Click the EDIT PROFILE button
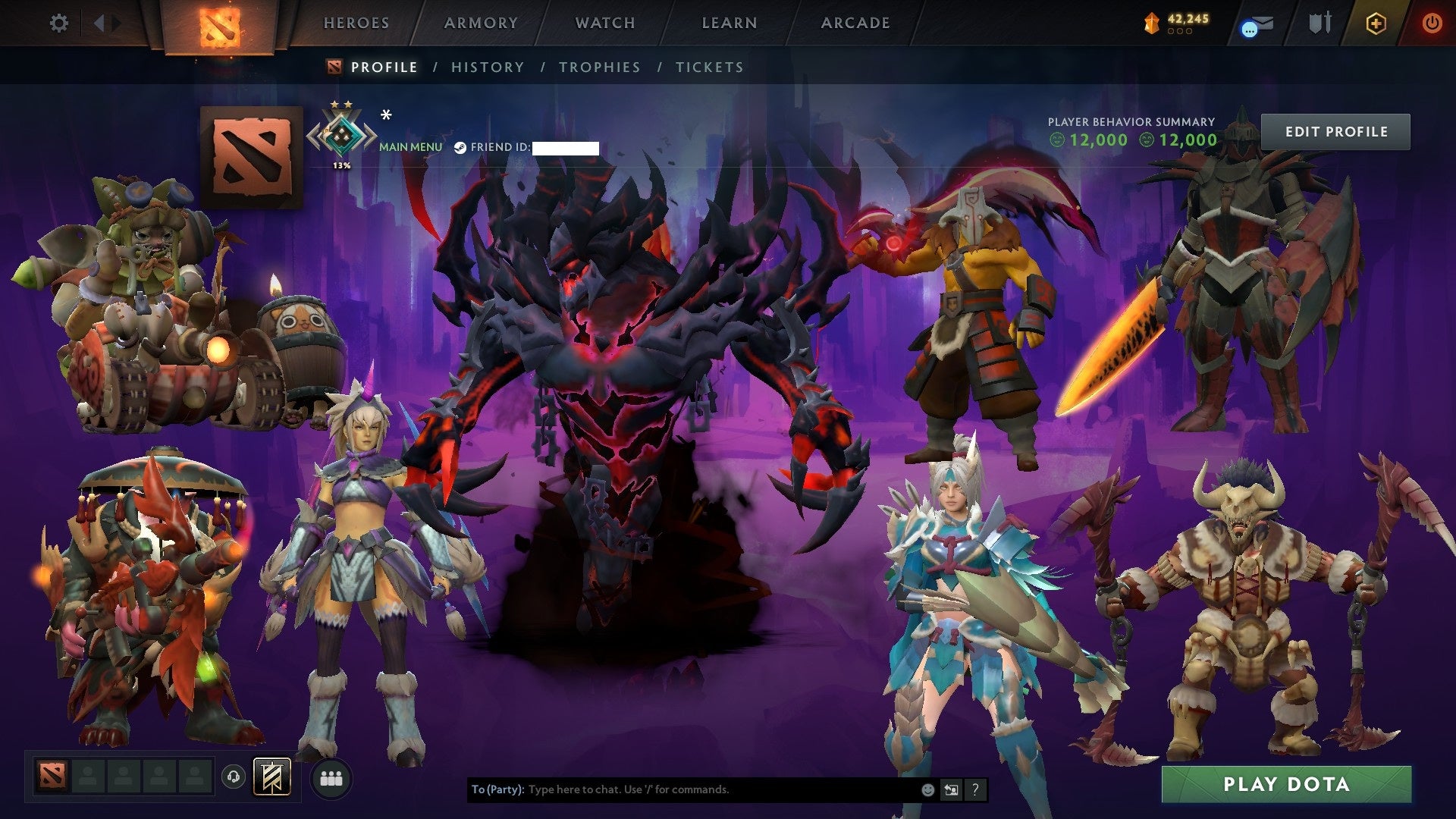 click(1335, 130)
